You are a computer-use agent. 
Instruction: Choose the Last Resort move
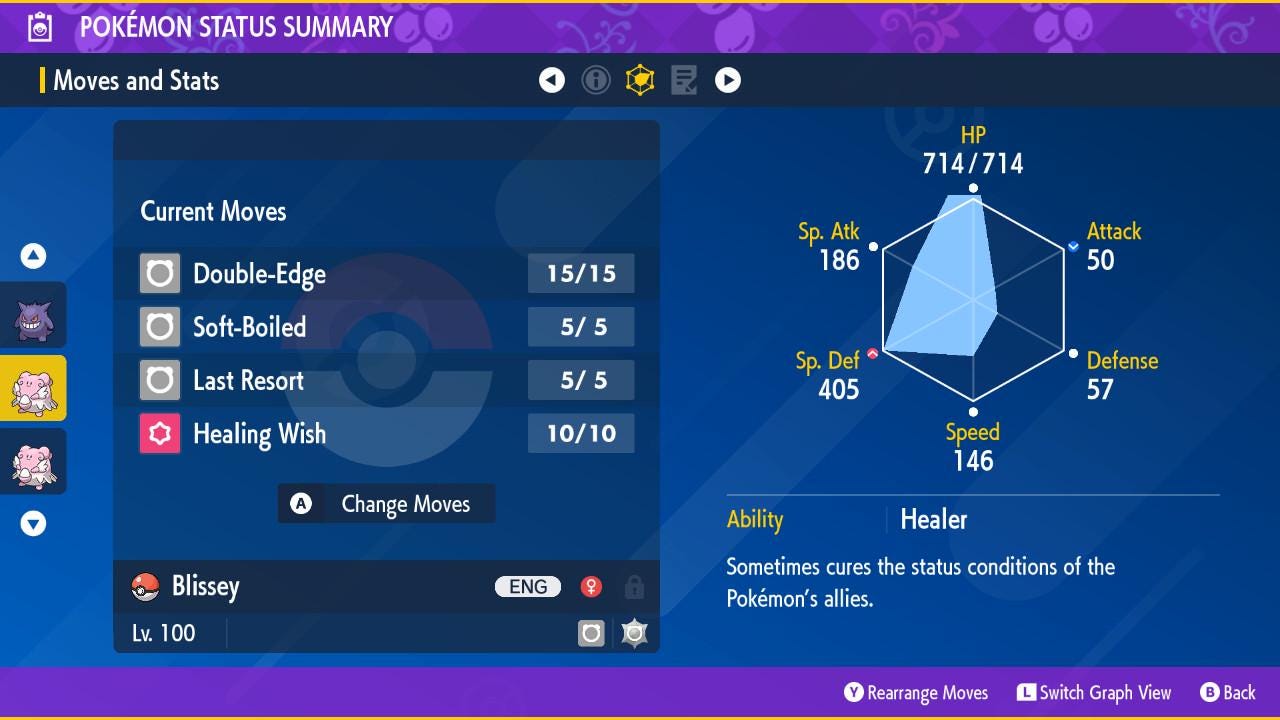386,380
